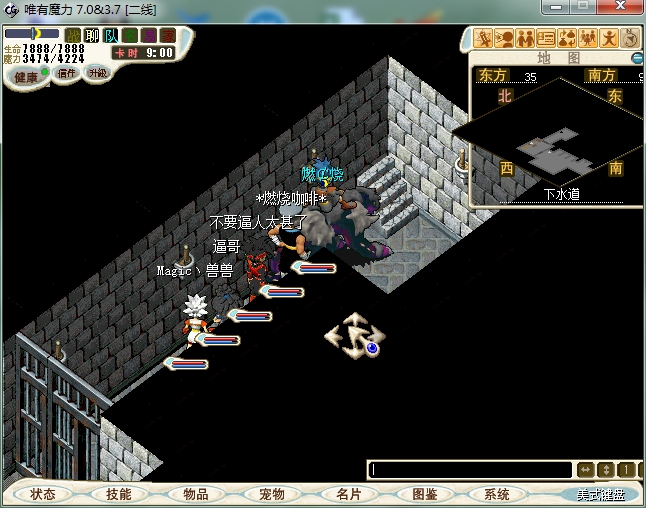Open the 系统 system menu
Image resolution: width=646 pixels, height=508 pixels.
(496, 494)
